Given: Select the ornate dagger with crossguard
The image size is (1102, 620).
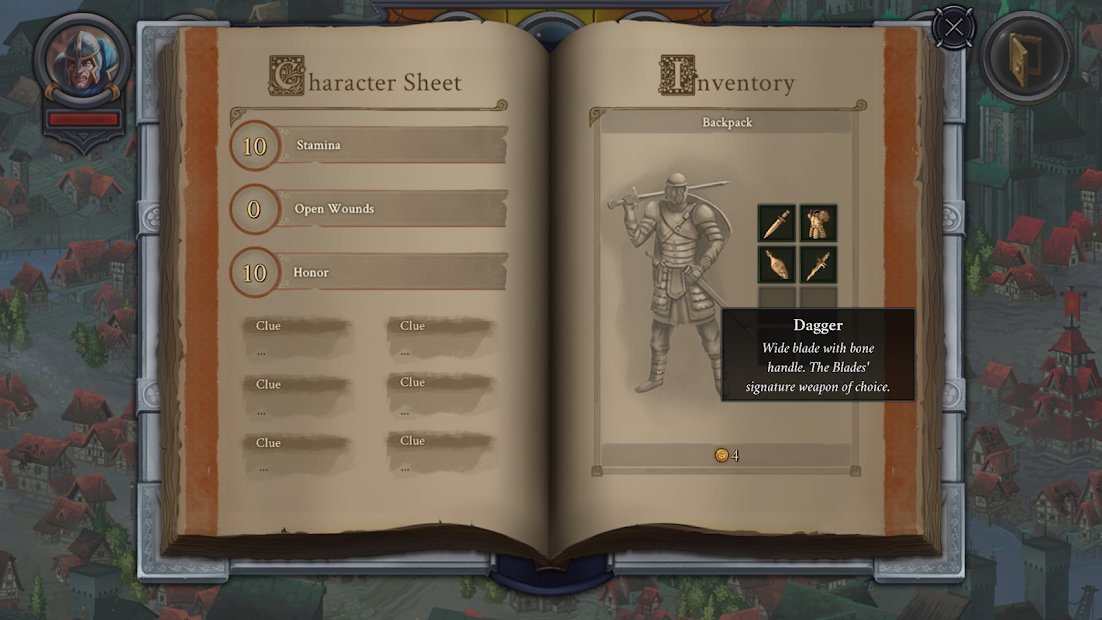Looking at the screenshot, I should click(x=818, y=265).
